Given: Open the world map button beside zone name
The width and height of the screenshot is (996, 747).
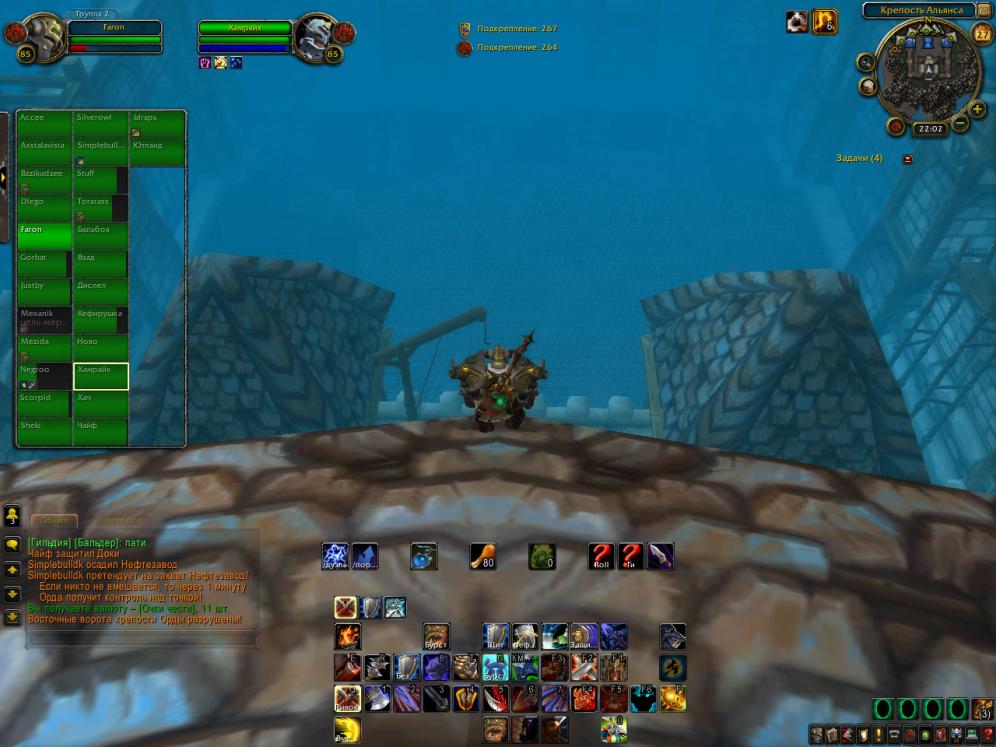Looking at the screenshot, I should point(984,10).
